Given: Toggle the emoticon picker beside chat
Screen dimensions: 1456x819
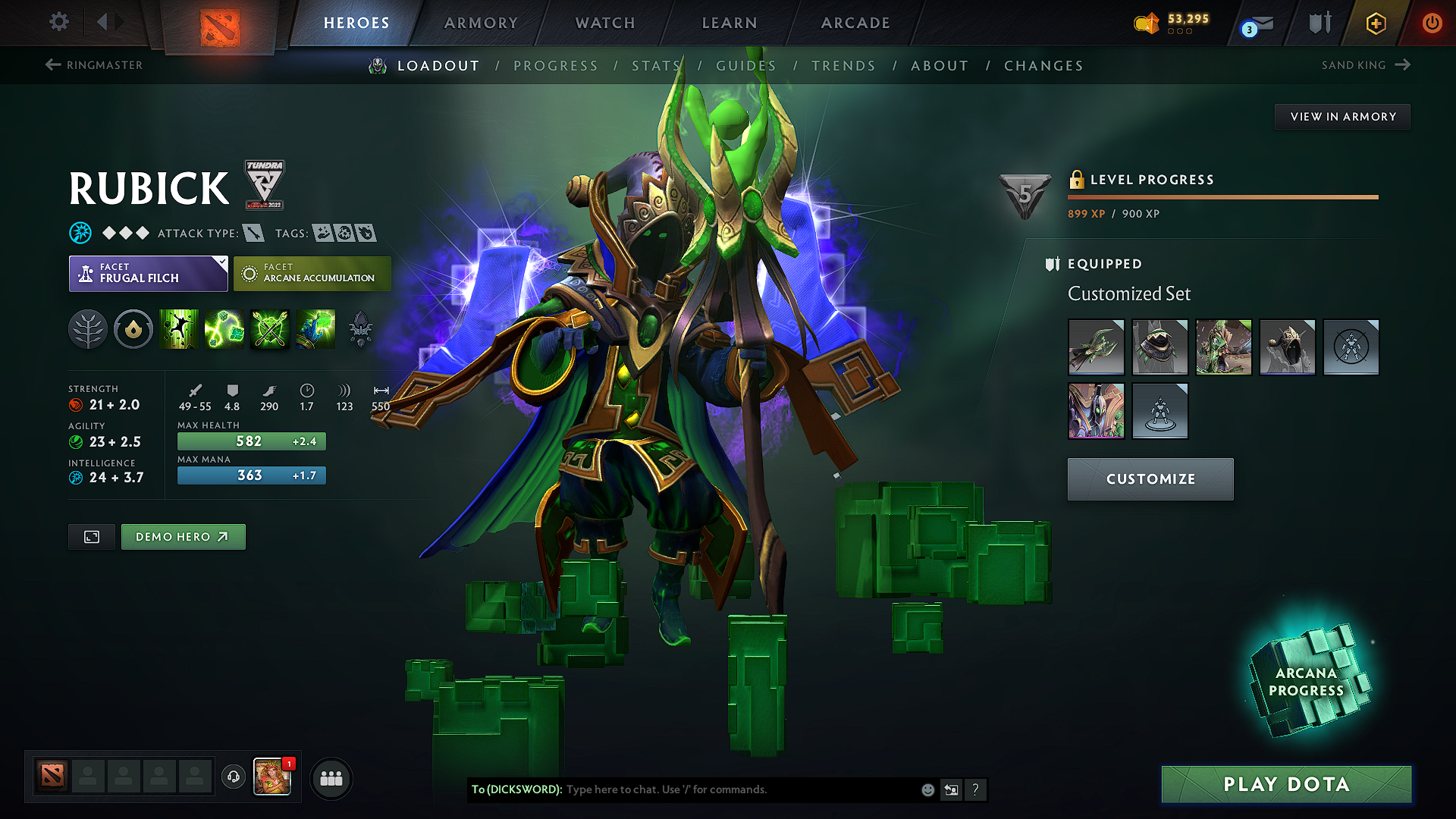Looking at the screenshot, I should click(x=927, y=789).
